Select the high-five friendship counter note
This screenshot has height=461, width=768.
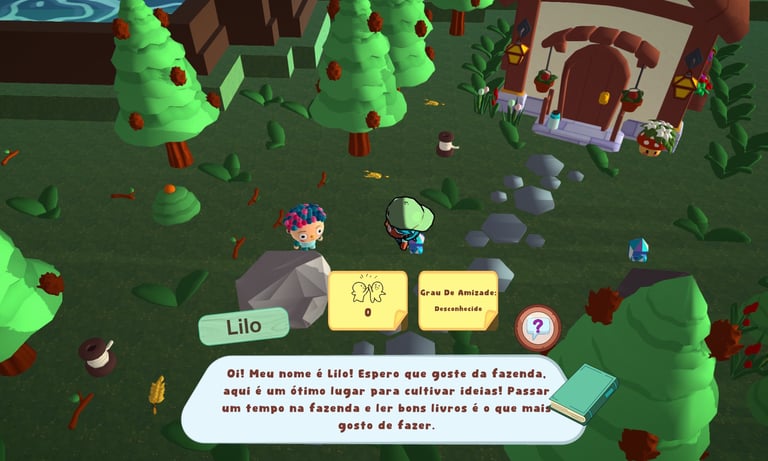[367, 299]
